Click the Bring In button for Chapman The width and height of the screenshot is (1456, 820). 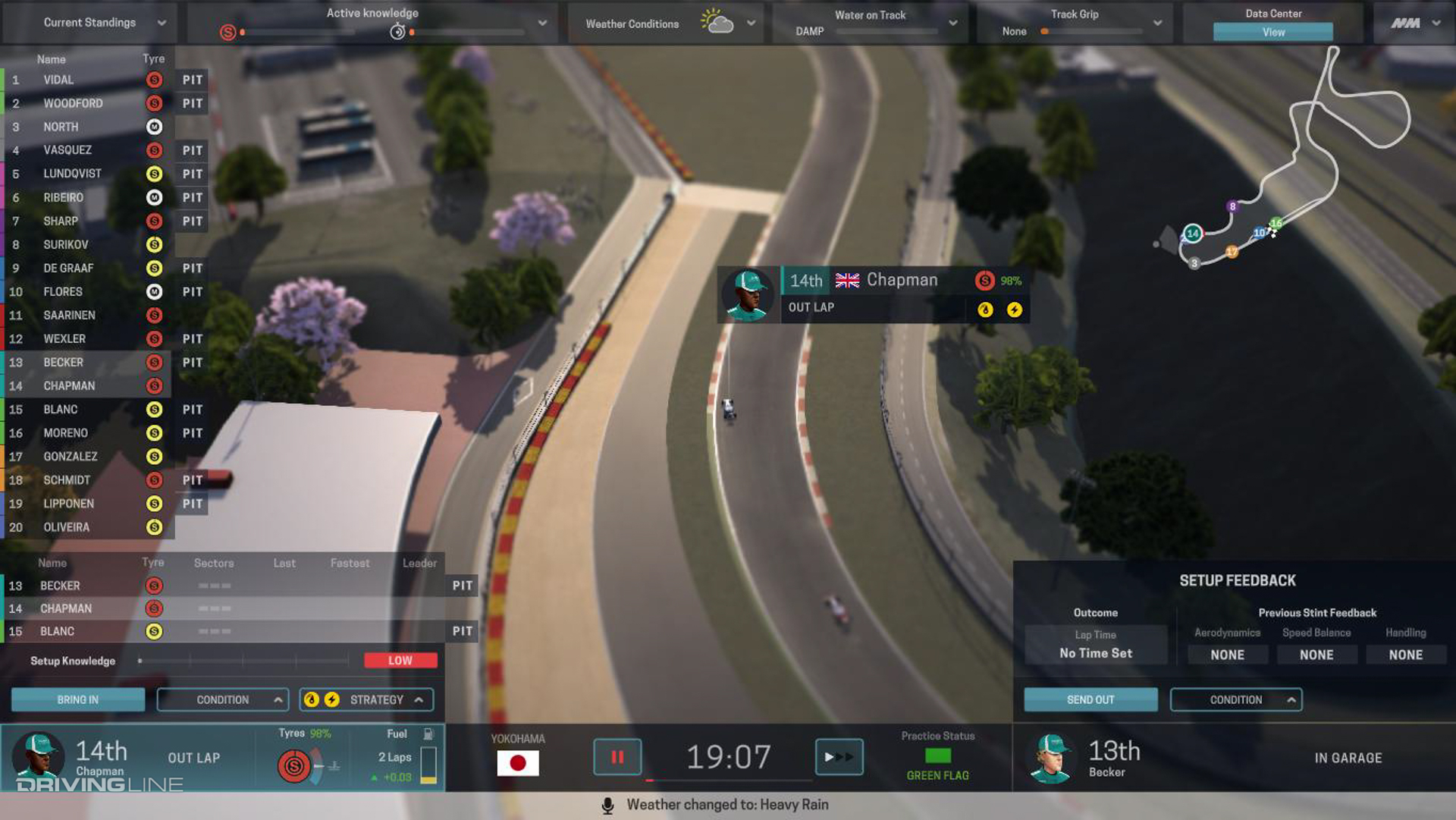coord(77,699)
